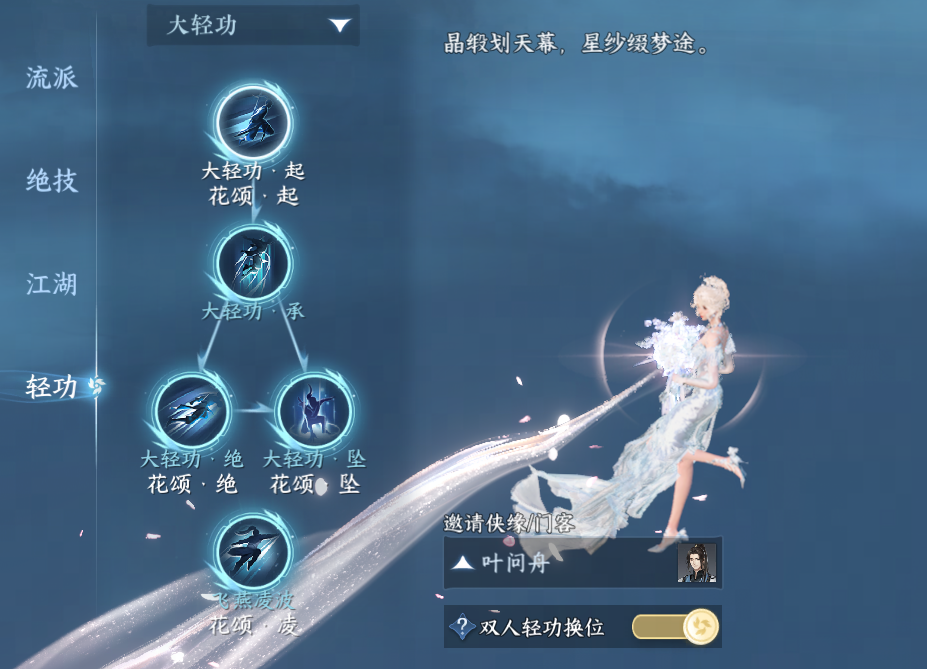
Task: Open the 大轻功 dropdown menu
Action: tap(253, 25)
